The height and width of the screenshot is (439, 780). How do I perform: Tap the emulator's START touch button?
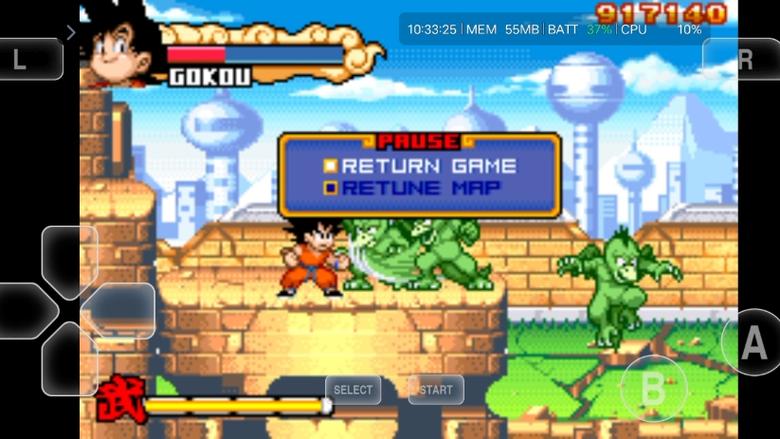pyautogui.click(x=436, y=389)
